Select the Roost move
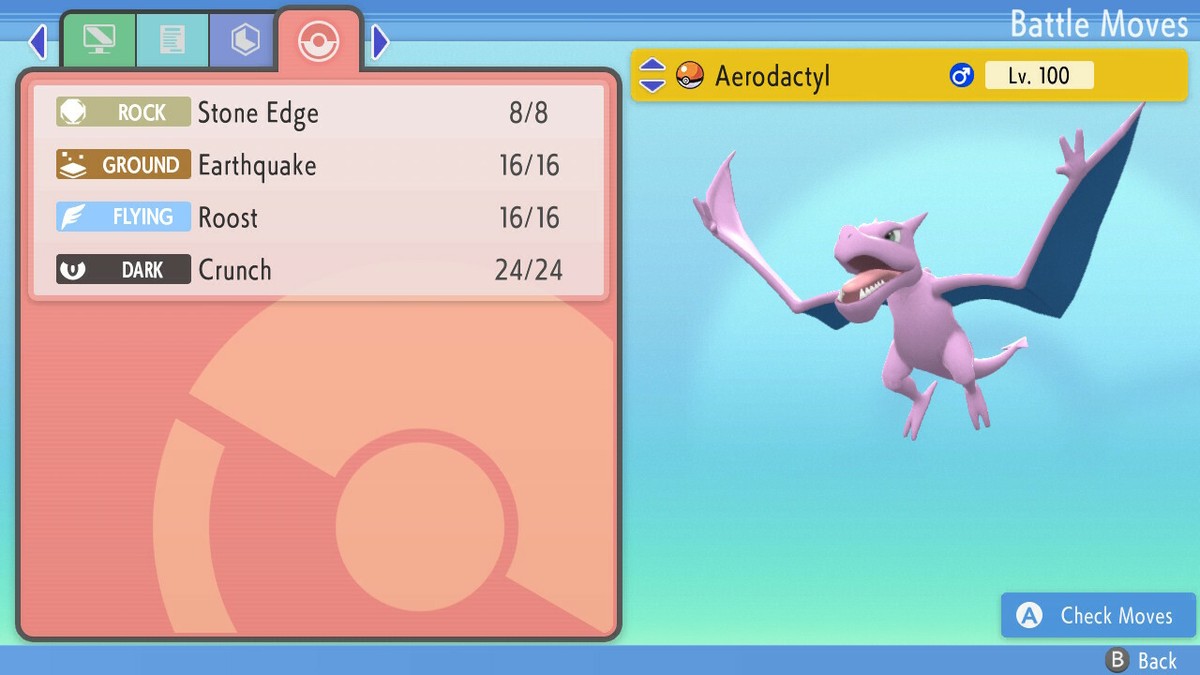1200x675 pixels. 318,217
